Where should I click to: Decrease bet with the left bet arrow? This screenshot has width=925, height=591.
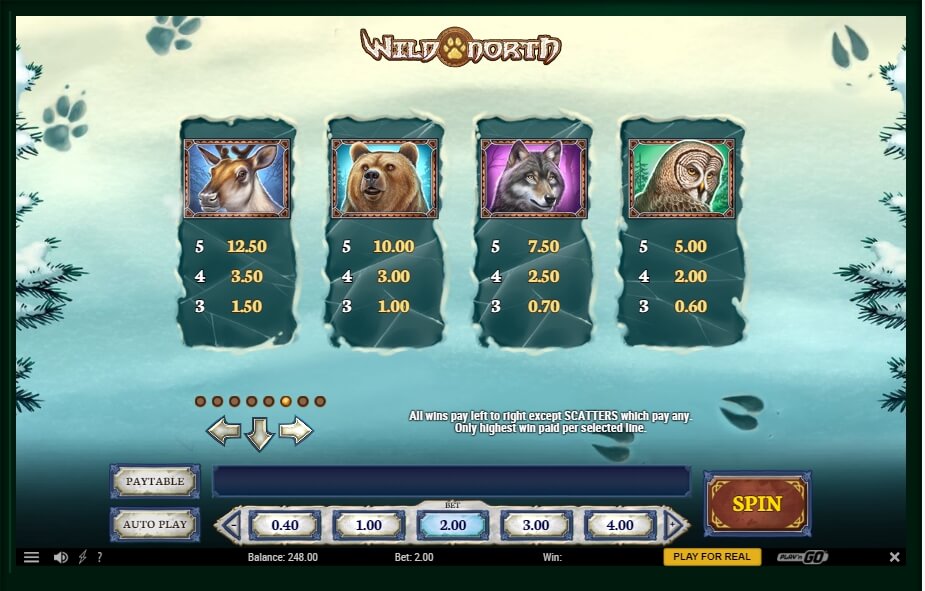tap(230, 525)
